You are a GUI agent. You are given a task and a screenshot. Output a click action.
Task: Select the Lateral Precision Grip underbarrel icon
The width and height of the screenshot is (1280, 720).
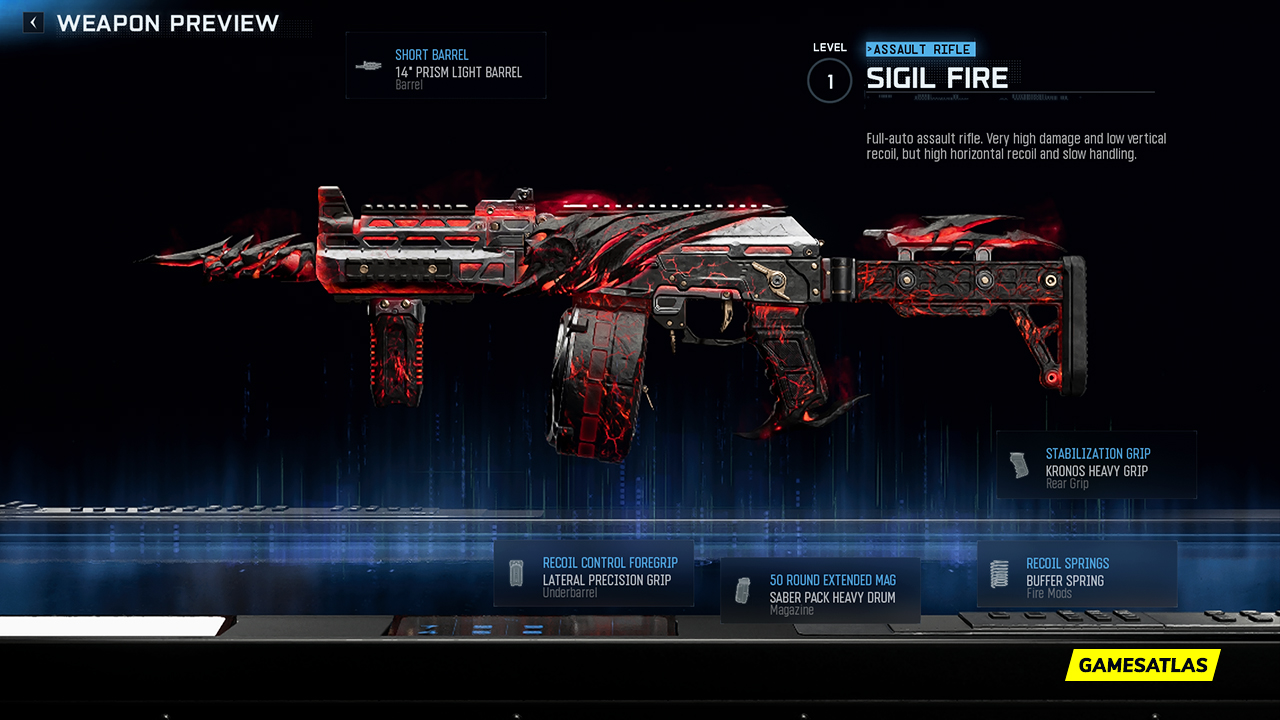click(x=516, y=572)
